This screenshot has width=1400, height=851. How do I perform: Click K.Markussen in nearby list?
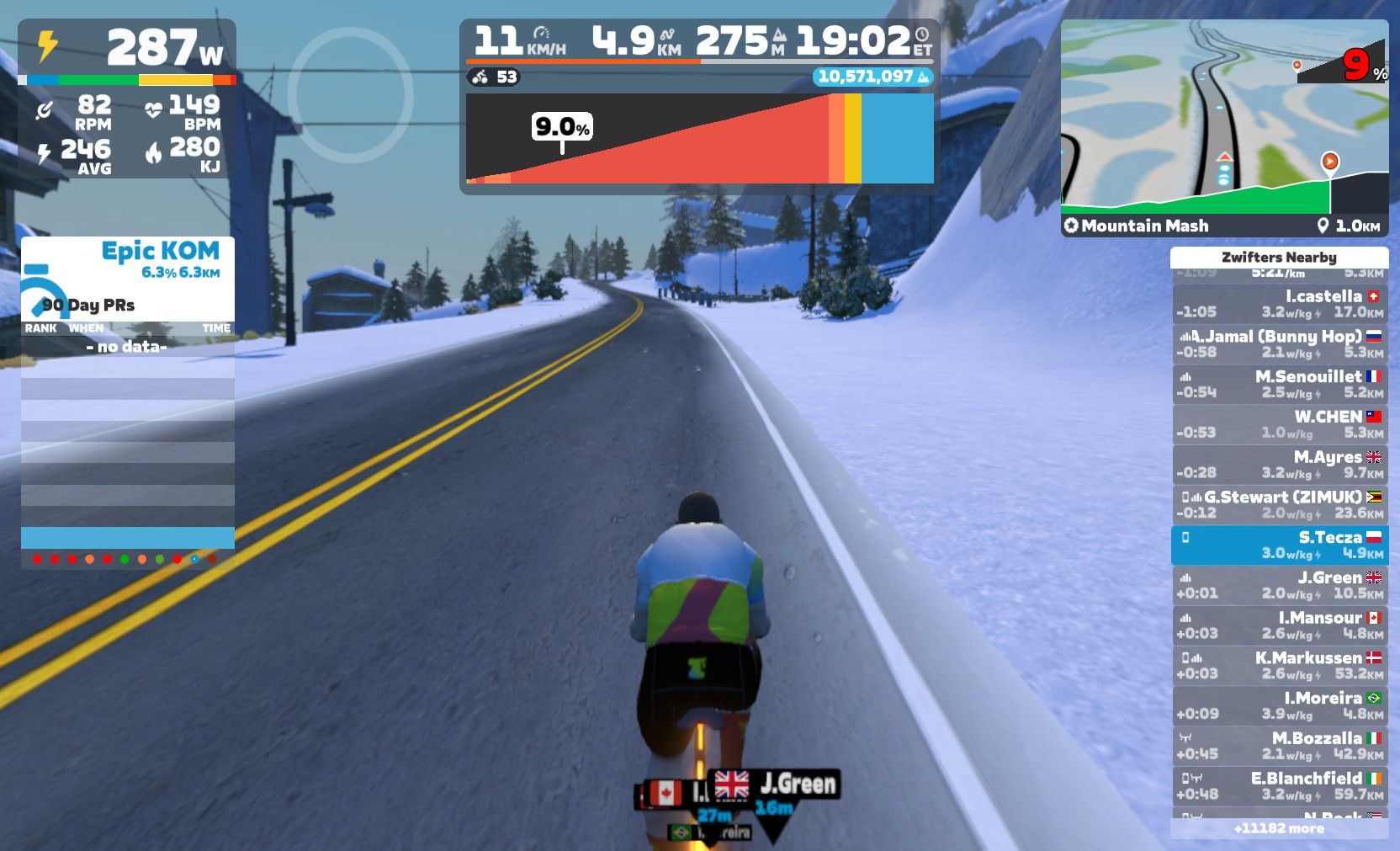pos(1279,666)
